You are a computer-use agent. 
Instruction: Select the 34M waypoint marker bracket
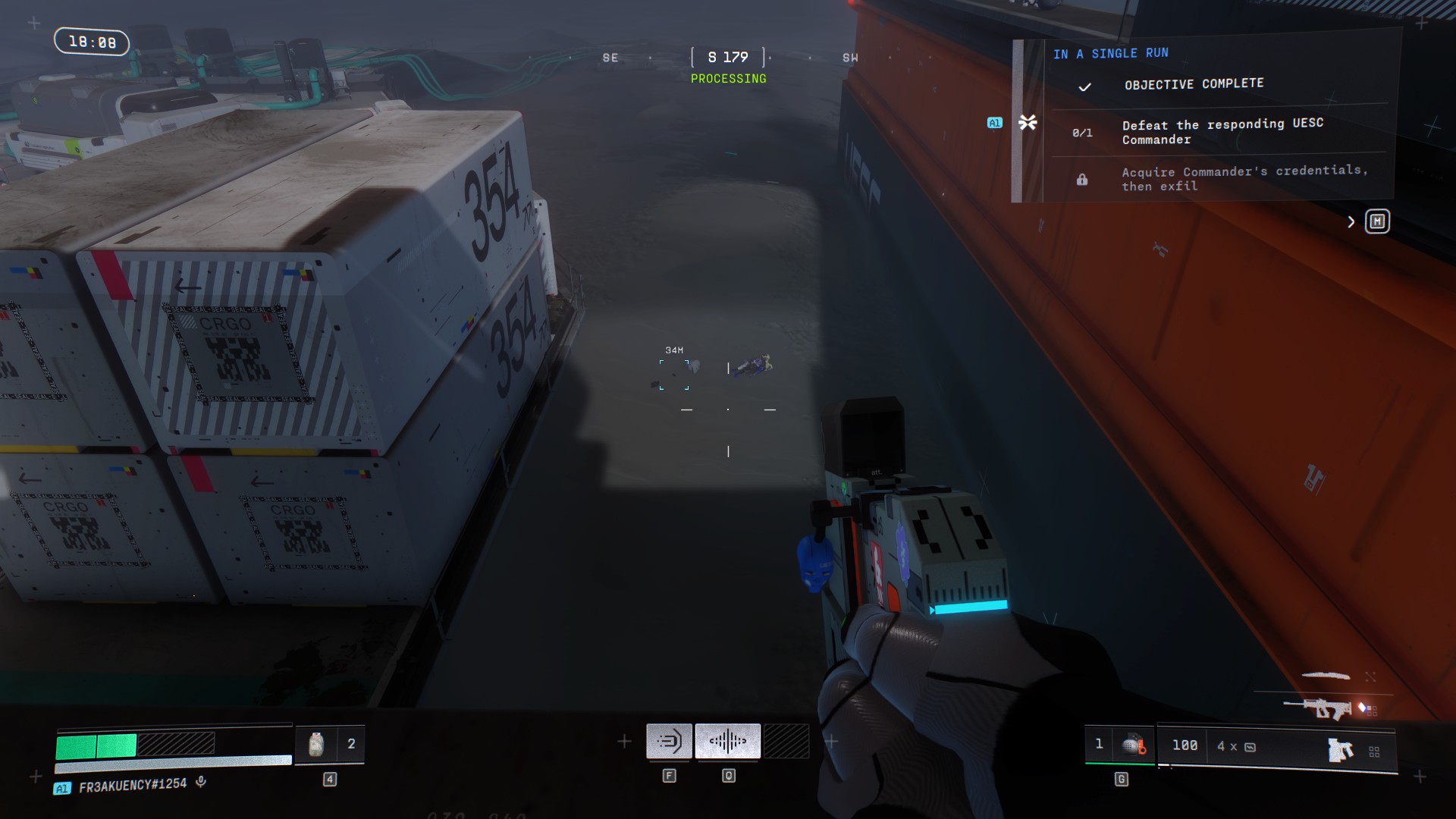pos(674,375)
